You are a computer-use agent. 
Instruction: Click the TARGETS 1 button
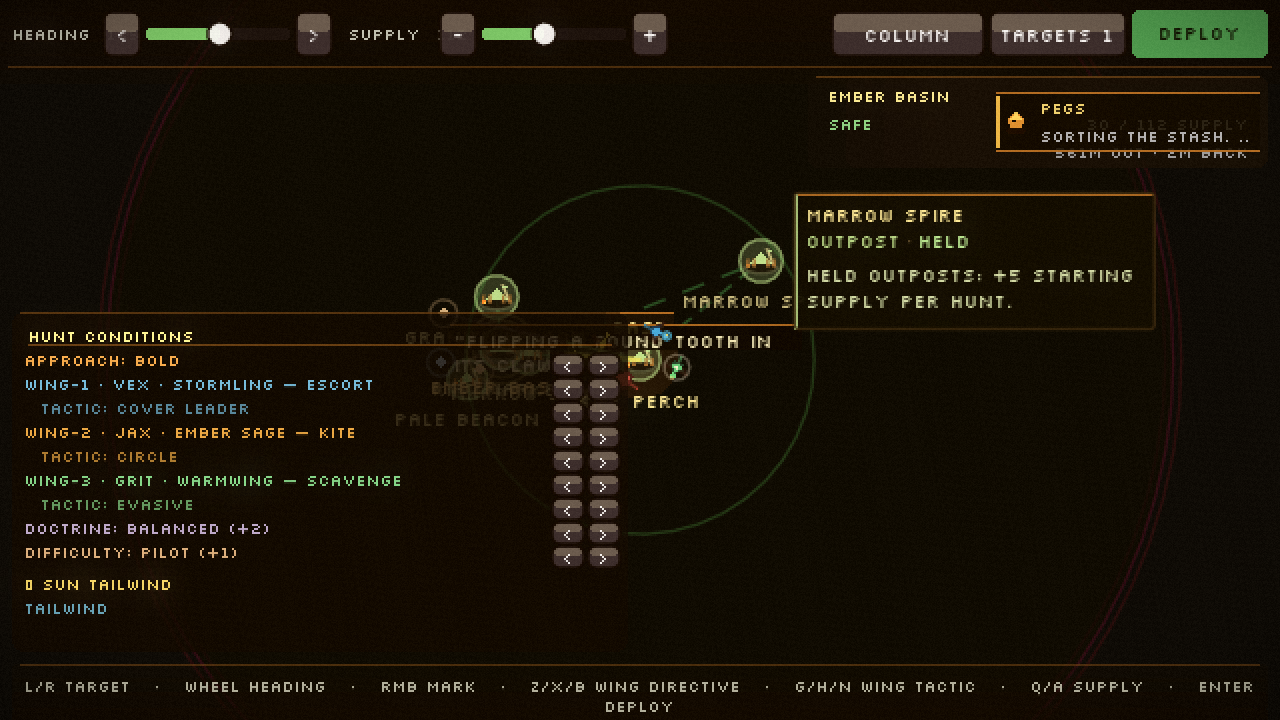(1057, 34)
